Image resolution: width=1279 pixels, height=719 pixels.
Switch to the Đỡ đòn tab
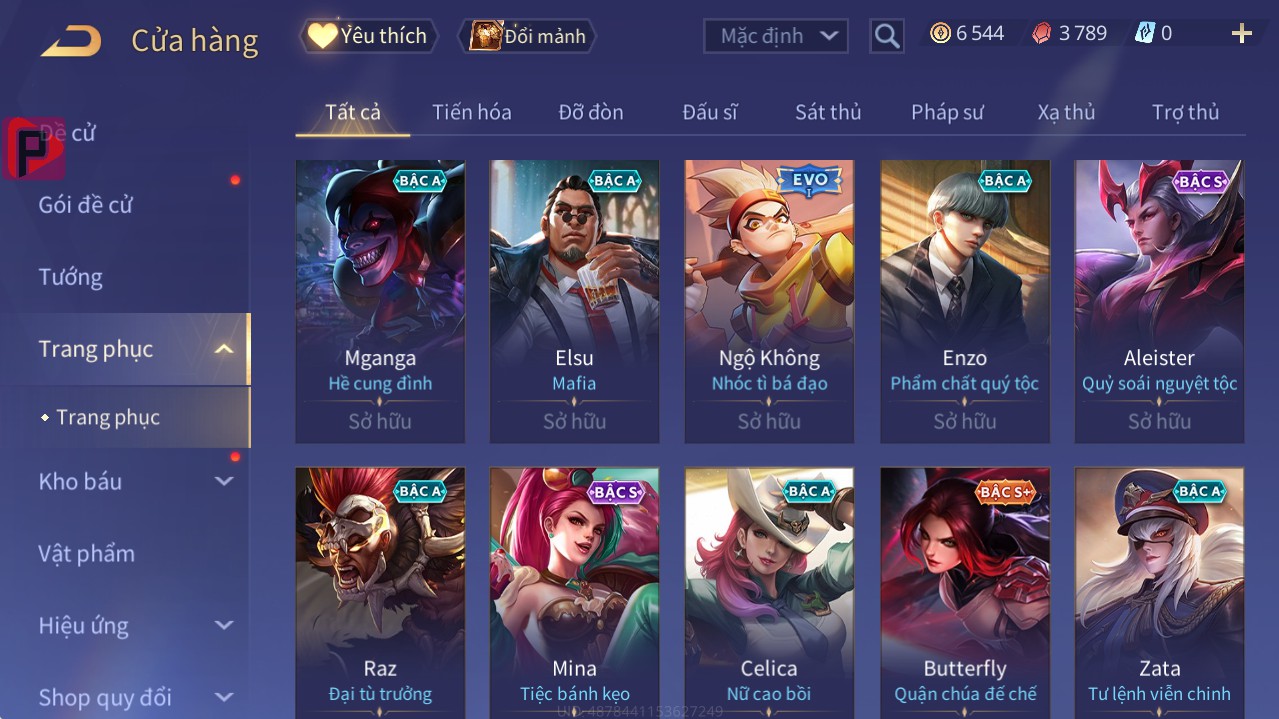(590, 112)
